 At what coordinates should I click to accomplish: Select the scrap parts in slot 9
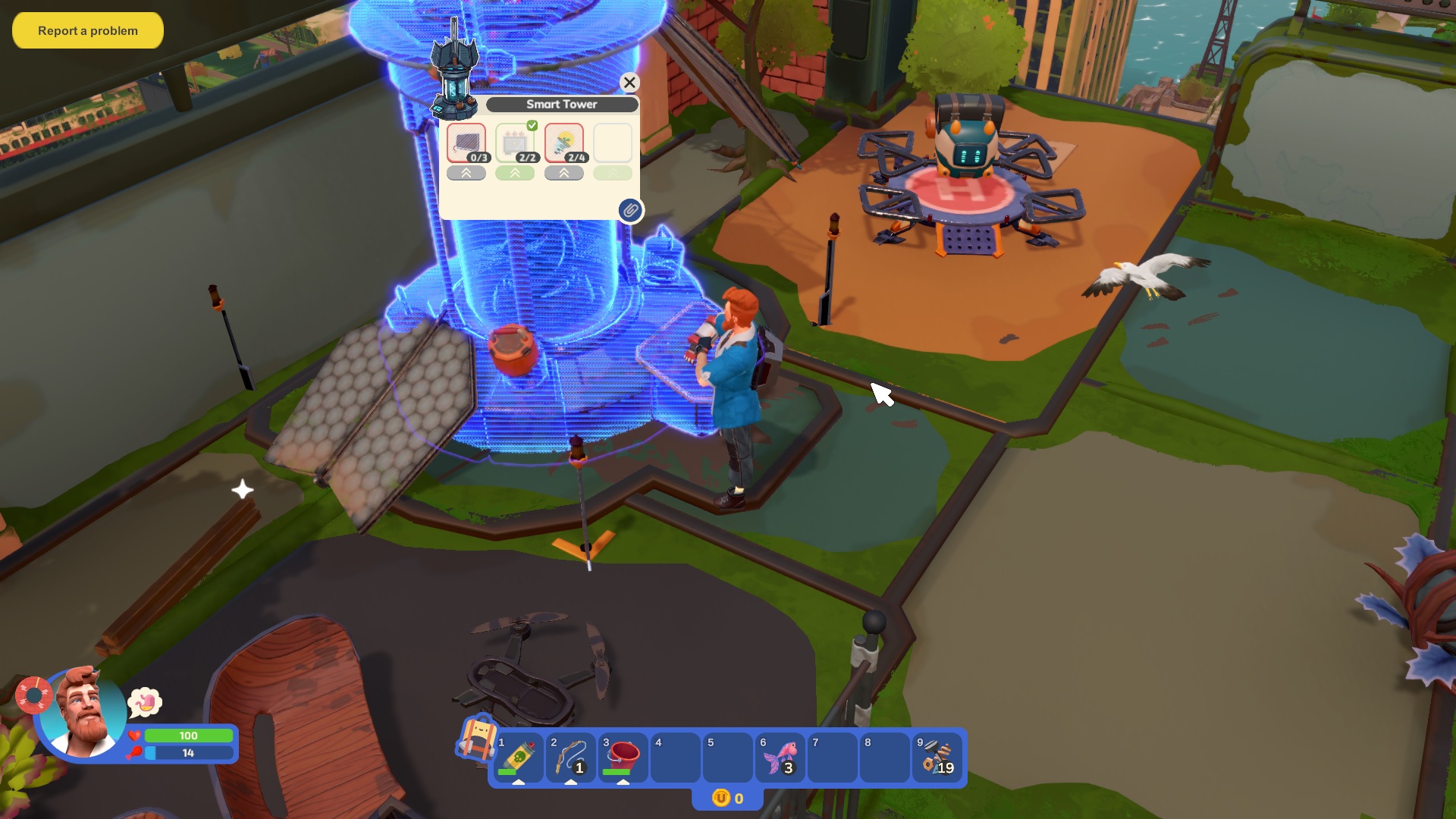(937, 758)
